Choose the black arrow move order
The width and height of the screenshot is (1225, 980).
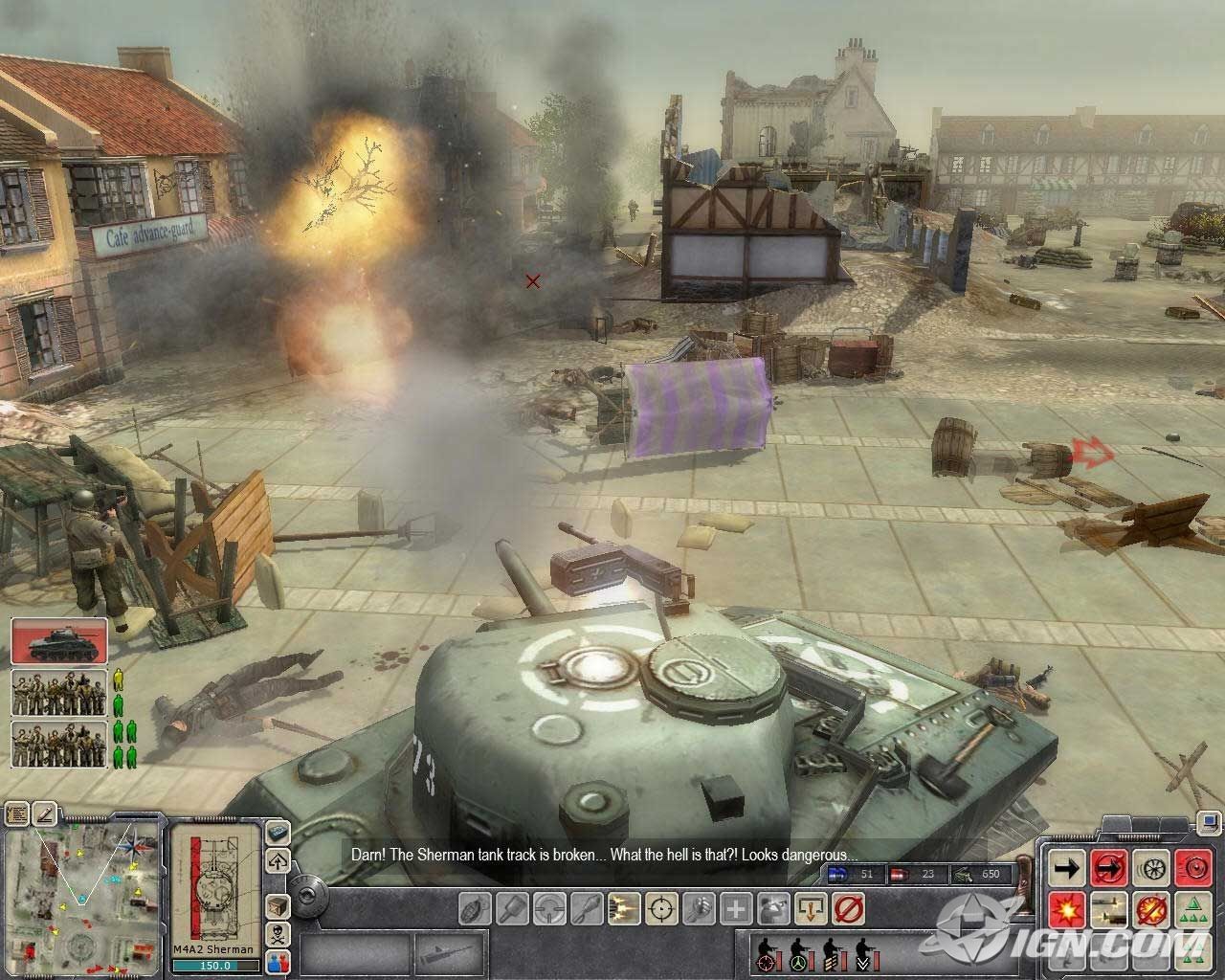click(x=1066, y=869)
